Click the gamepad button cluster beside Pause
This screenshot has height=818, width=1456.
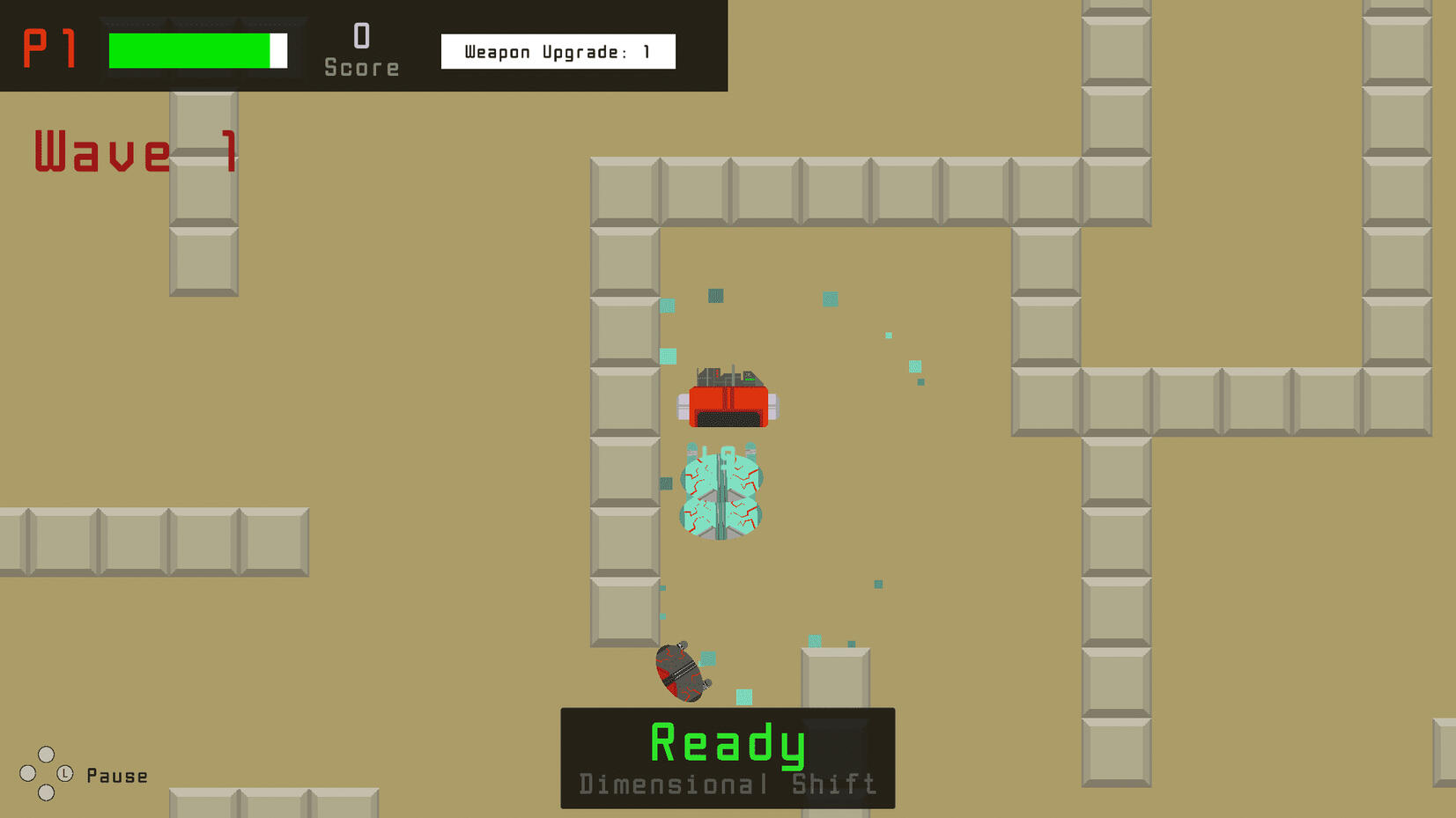47,773
